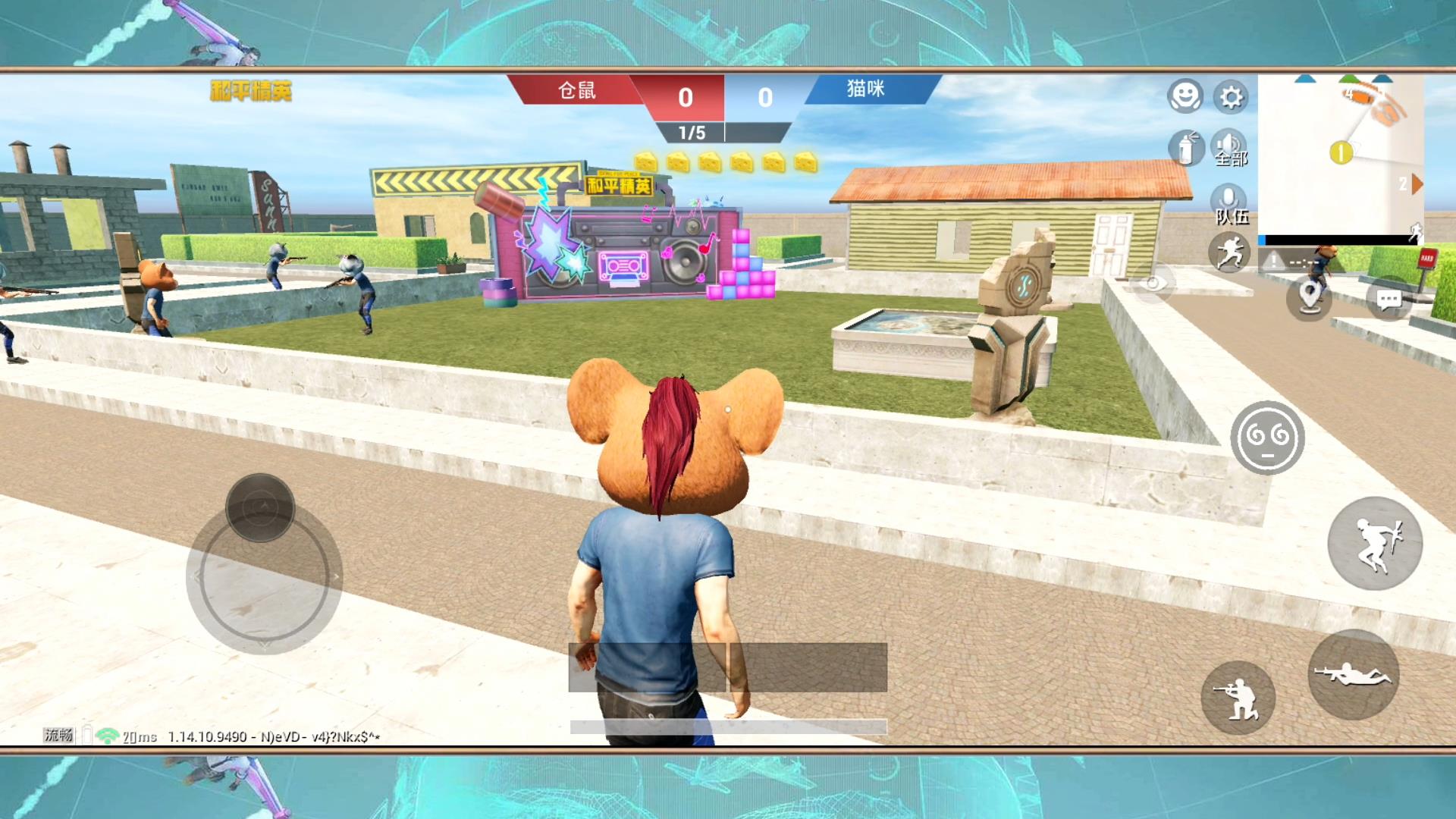
Task: Tap the jump button
Action: tap(1374, 543)
